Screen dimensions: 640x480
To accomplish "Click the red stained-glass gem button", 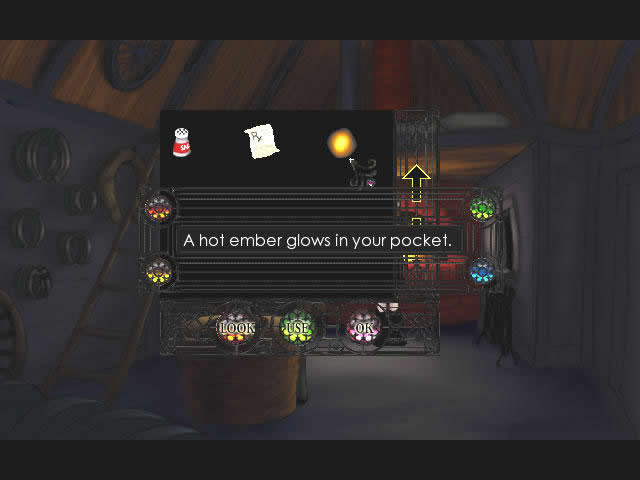I will pyautogui.click(x=159, y=209).
